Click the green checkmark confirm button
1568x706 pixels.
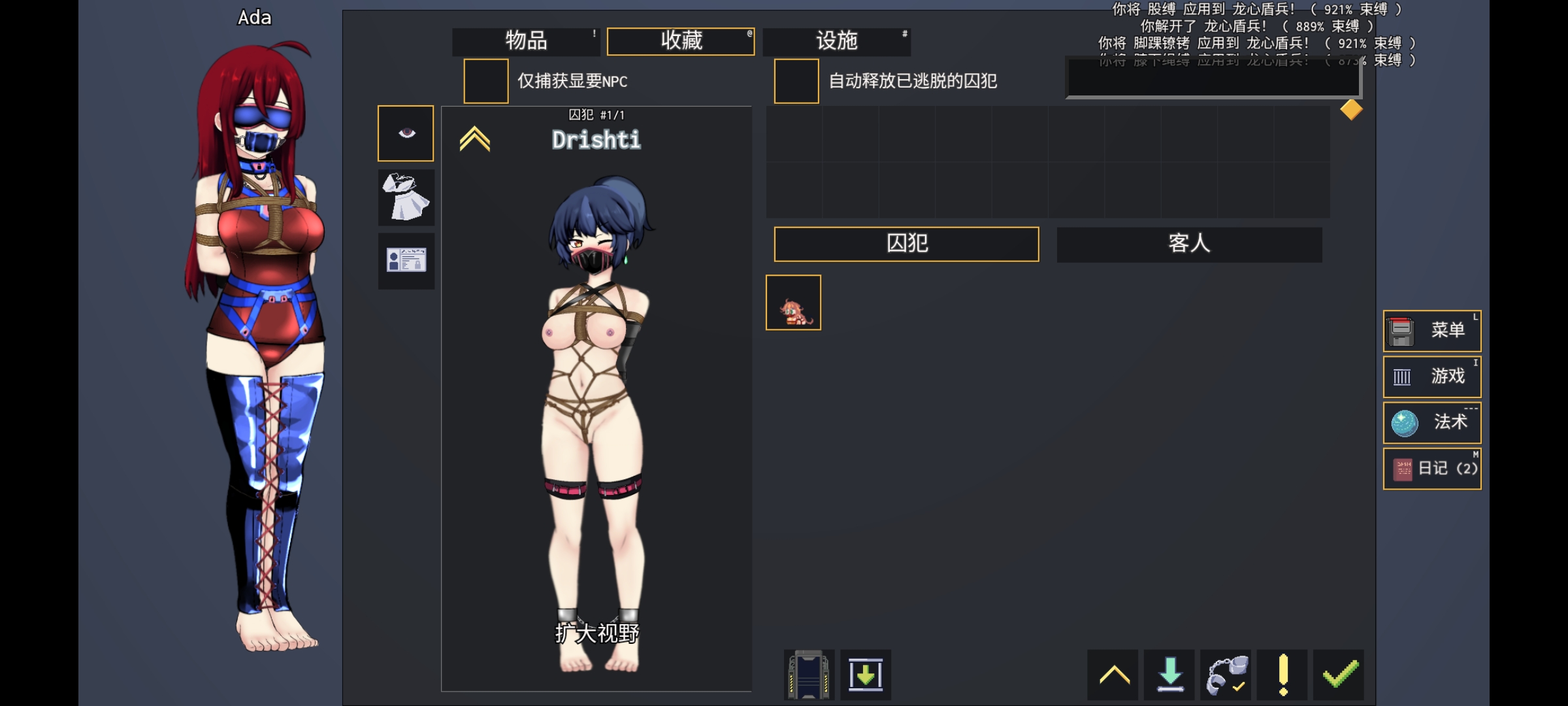1339,674
